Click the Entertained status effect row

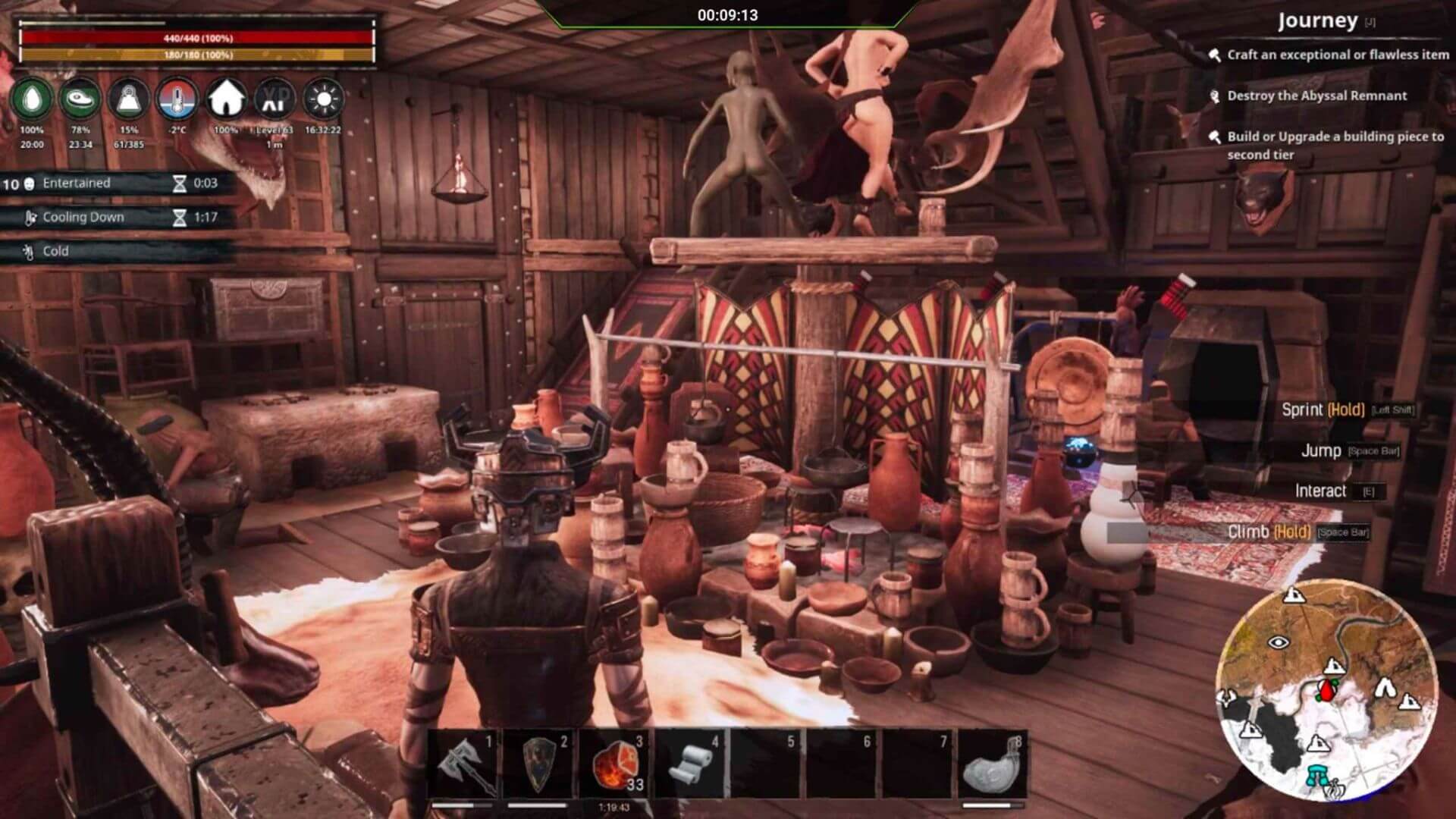coord(114,183)
